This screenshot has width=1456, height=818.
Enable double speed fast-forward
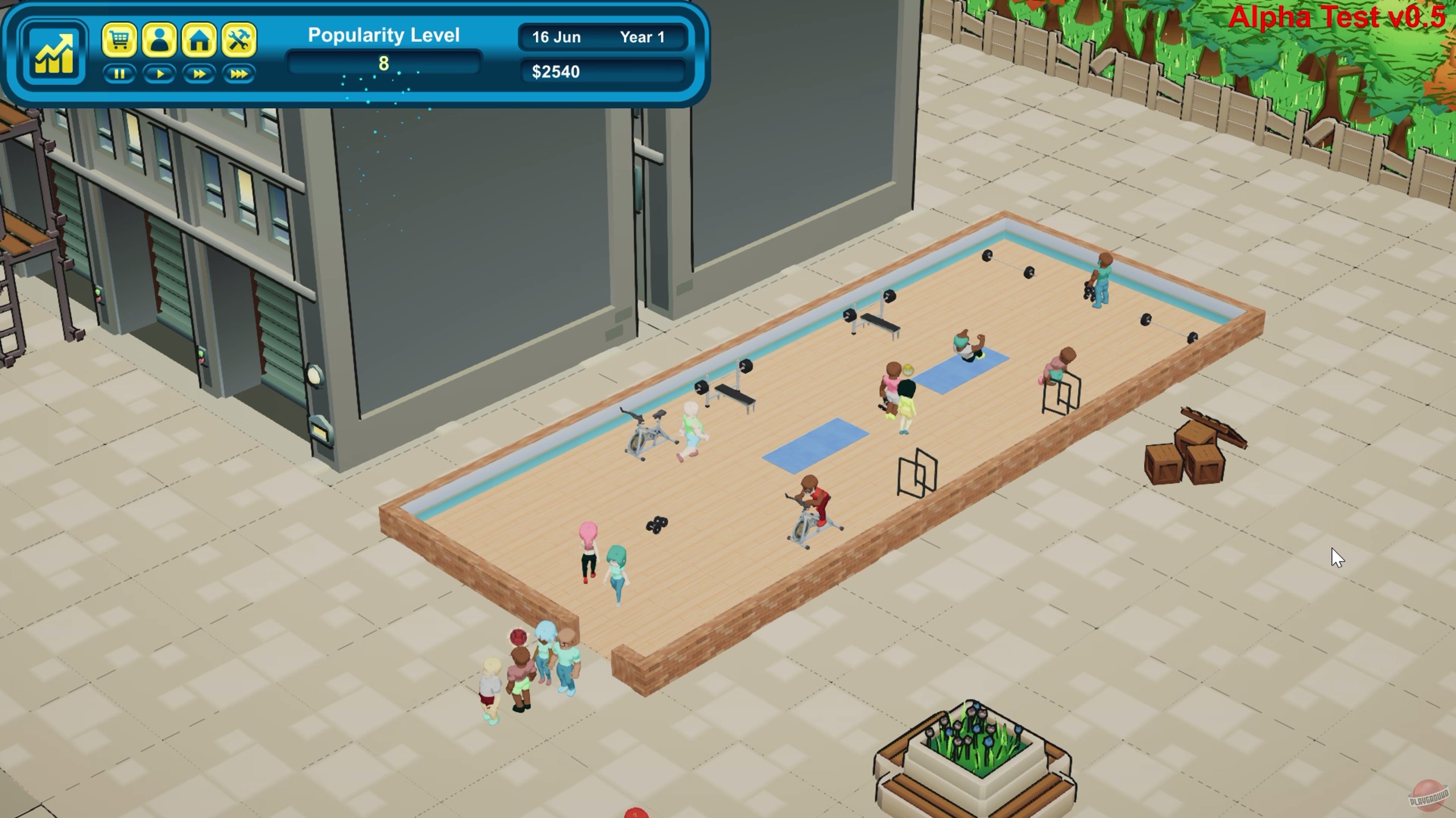(x=198, y=73)
